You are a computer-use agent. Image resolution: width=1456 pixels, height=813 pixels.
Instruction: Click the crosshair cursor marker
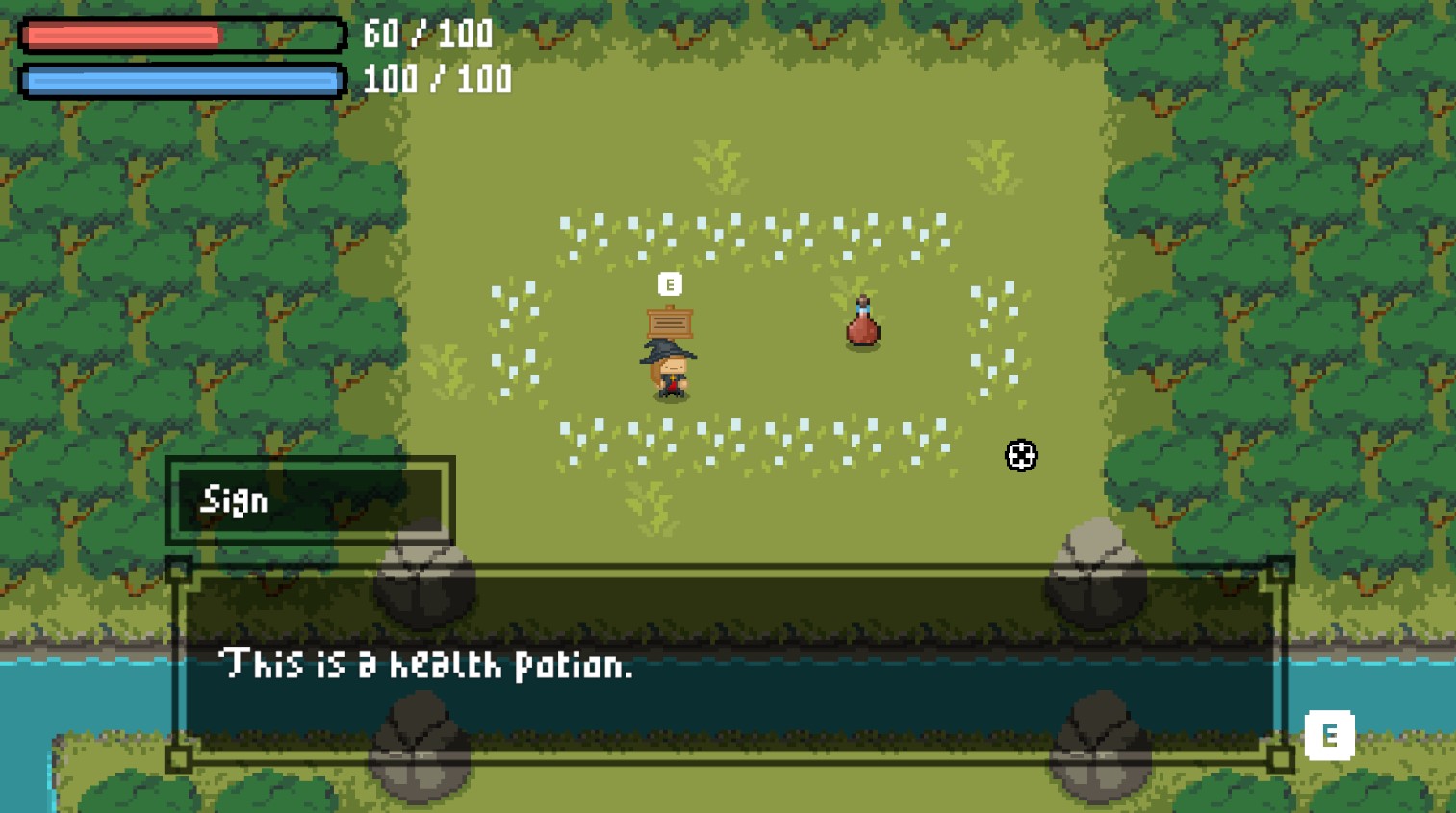(1020, 456)
